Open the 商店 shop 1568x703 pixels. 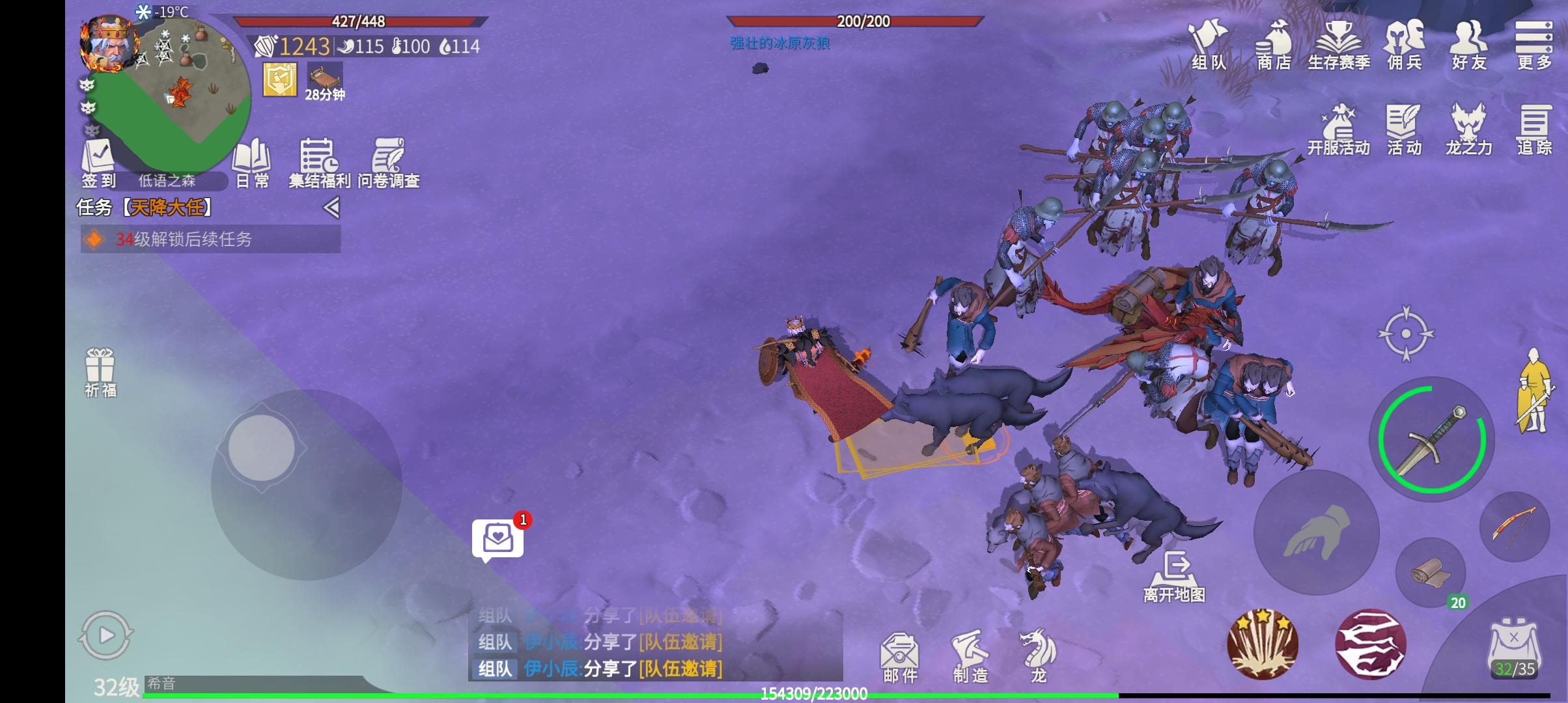pos(1274,44)
